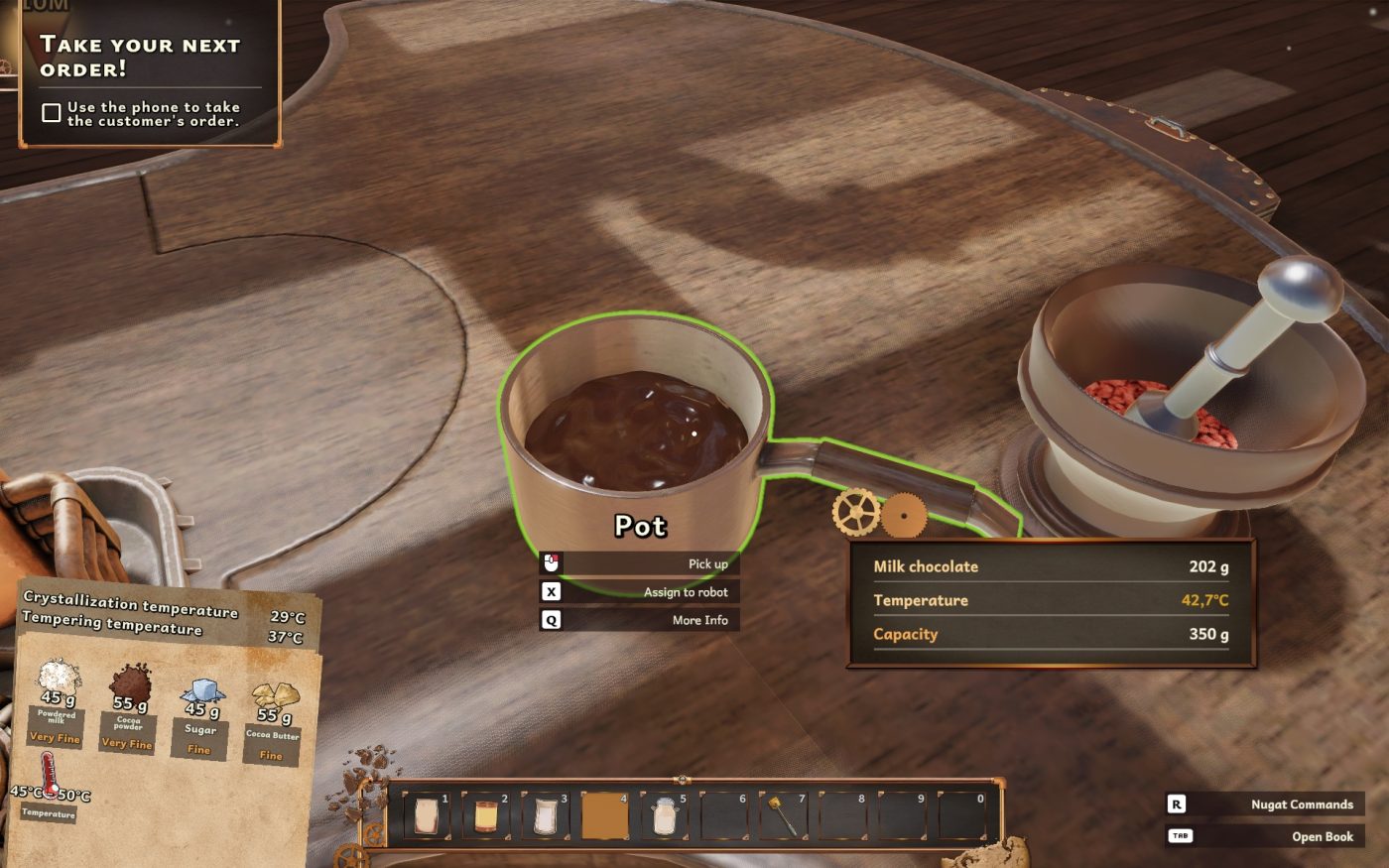
Task: Click the 45°C–50°C temperature gauge
Action: pos(50,794)
